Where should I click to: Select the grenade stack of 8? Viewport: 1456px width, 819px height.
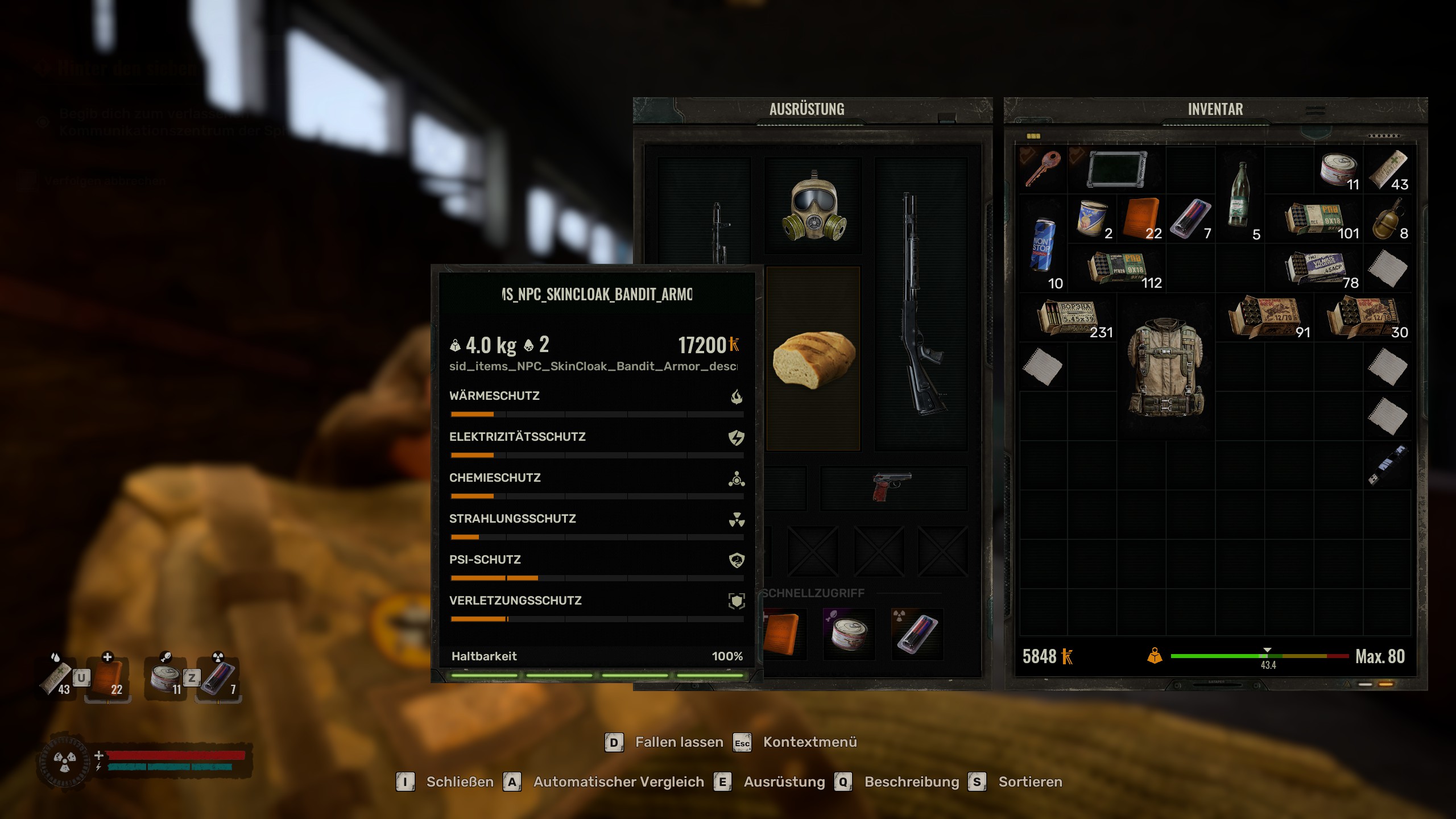pyautogui.click(x=1387, y=219)
